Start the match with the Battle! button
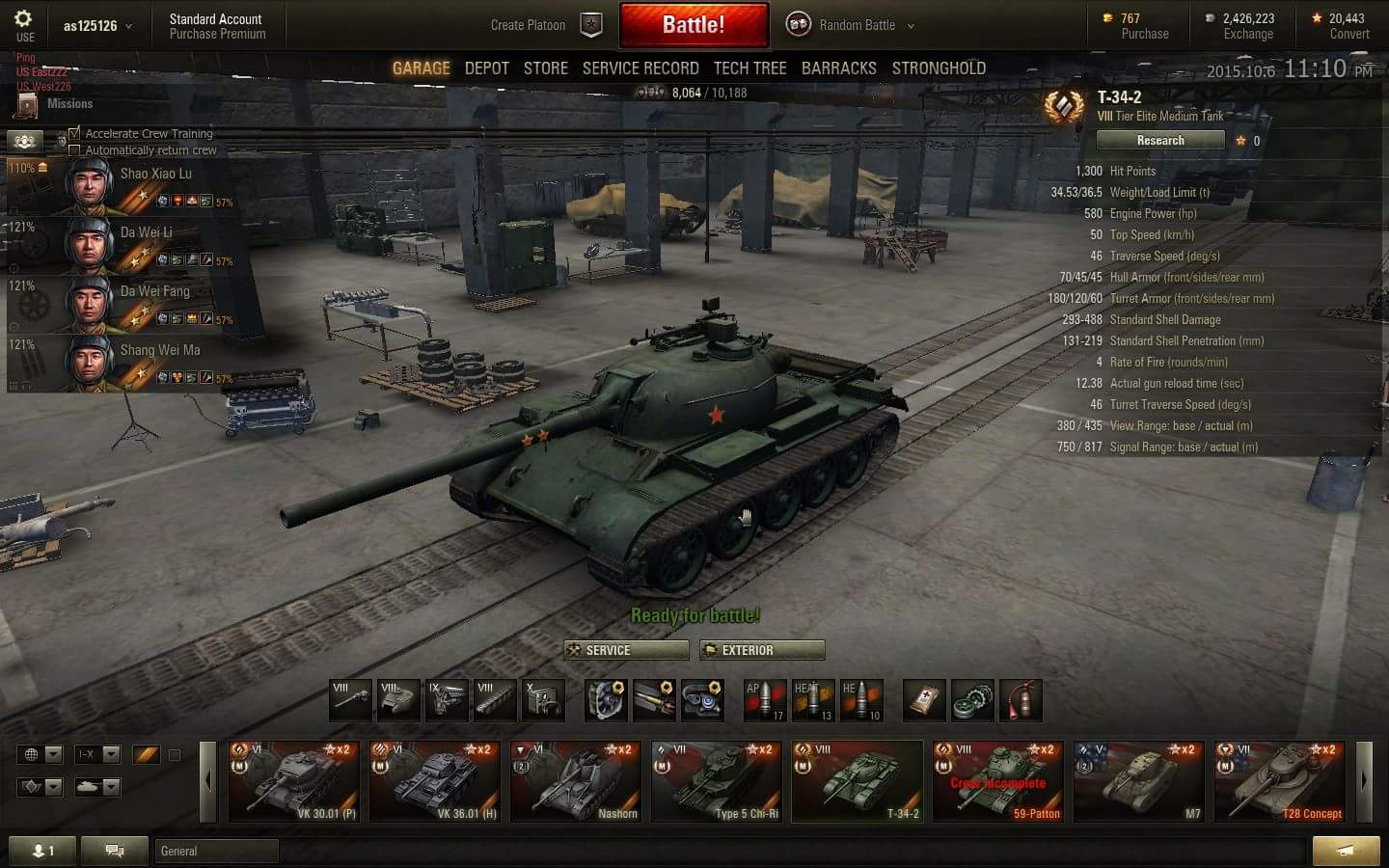This screenshot has height=868, width=1389. (x=694, y=25)
